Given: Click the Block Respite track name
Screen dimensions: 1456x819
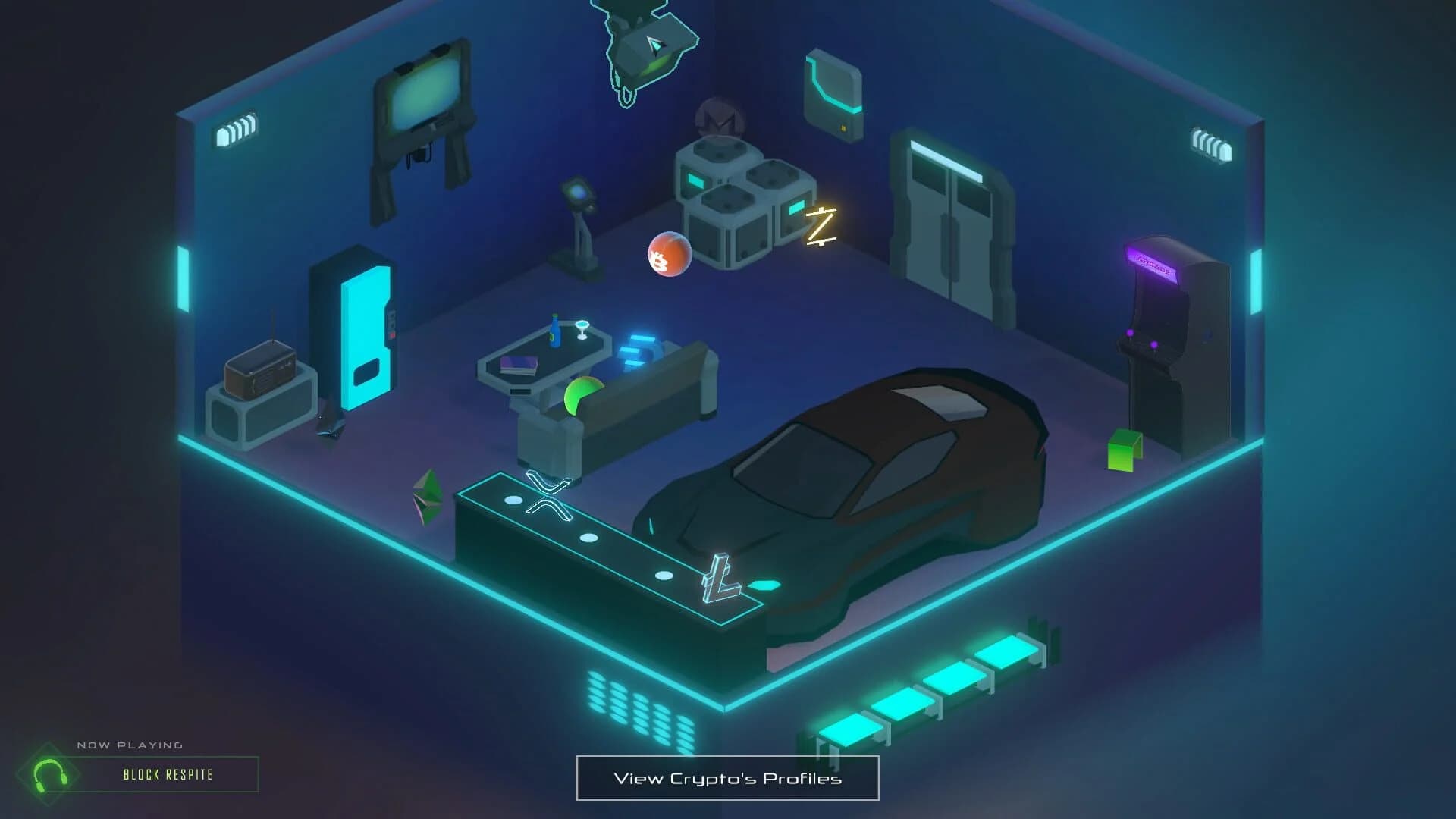Looking at the screenshot, I should [168, 776].
